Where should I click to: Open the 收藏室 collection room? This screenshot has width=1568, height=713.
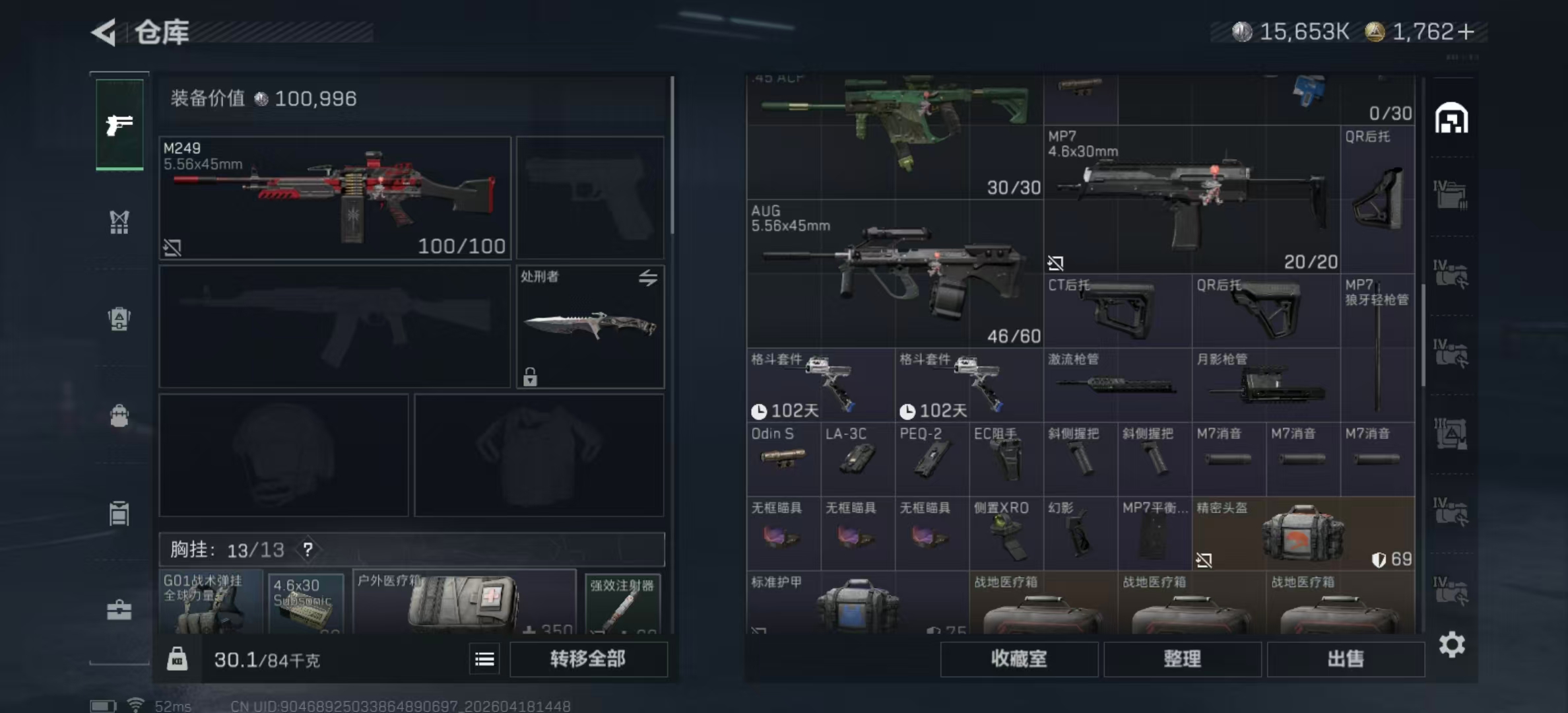[1018, 659]
